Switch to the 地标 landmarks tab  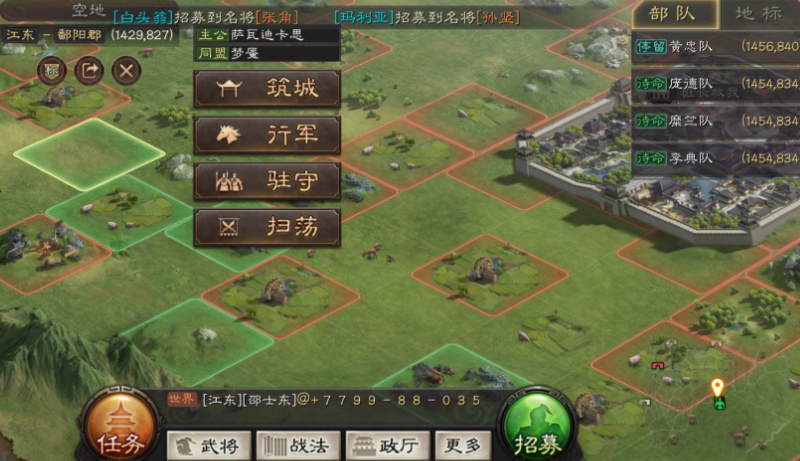[758, 14]
